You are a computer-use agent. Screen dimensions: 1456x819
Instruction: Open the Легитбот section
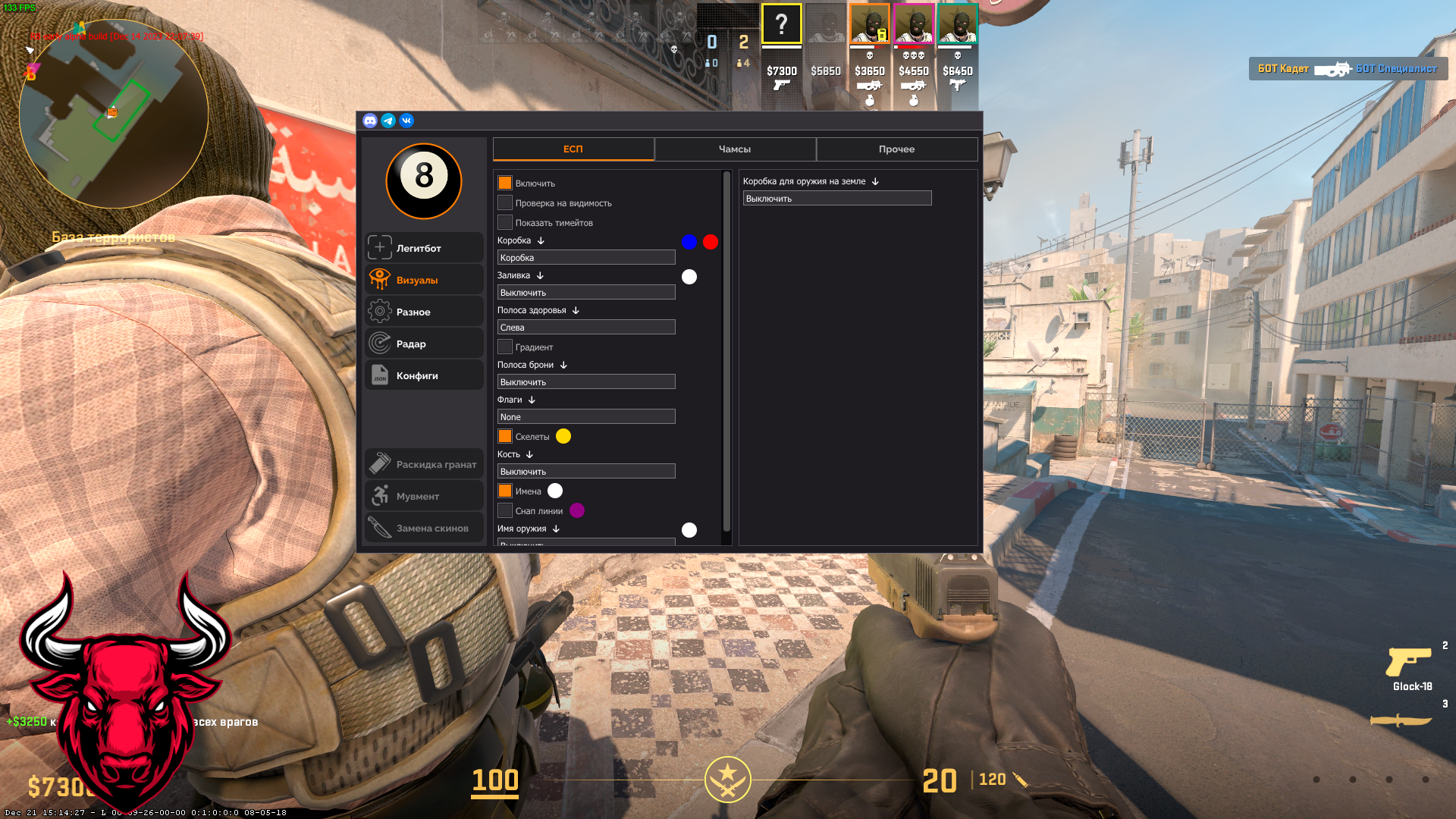coord(379,247)
